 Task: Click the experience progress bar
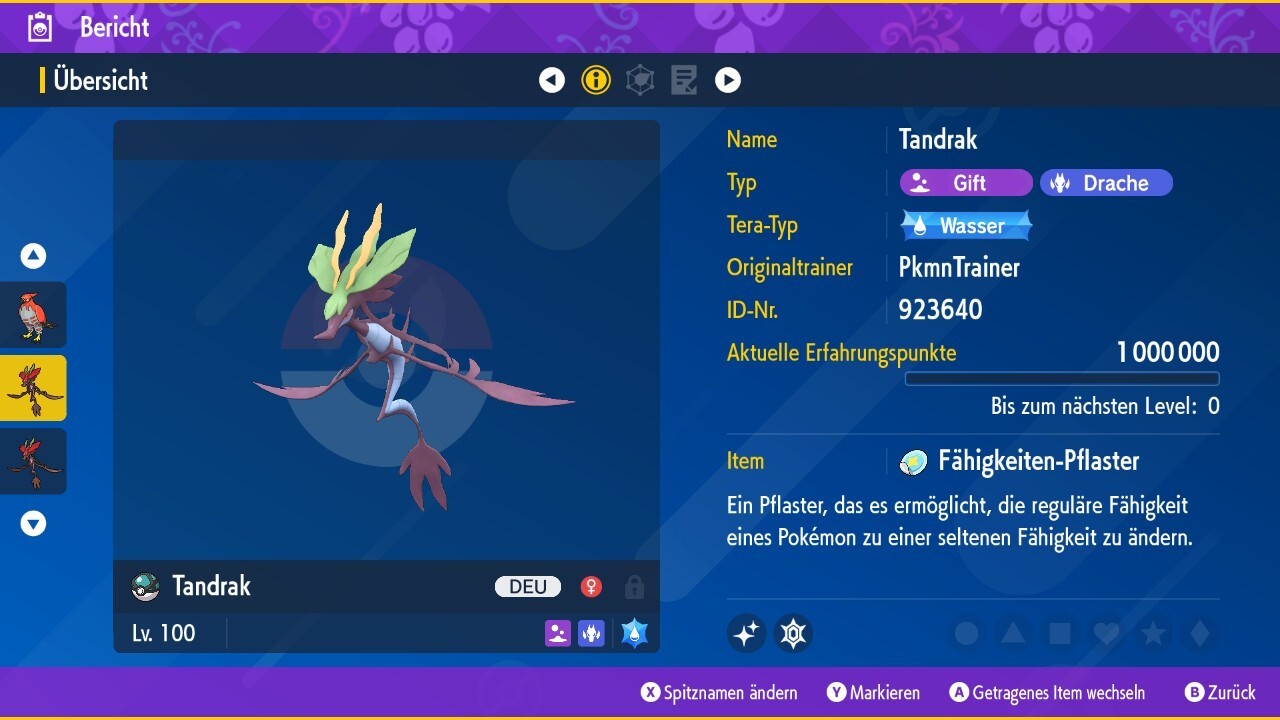(1062, 378)
